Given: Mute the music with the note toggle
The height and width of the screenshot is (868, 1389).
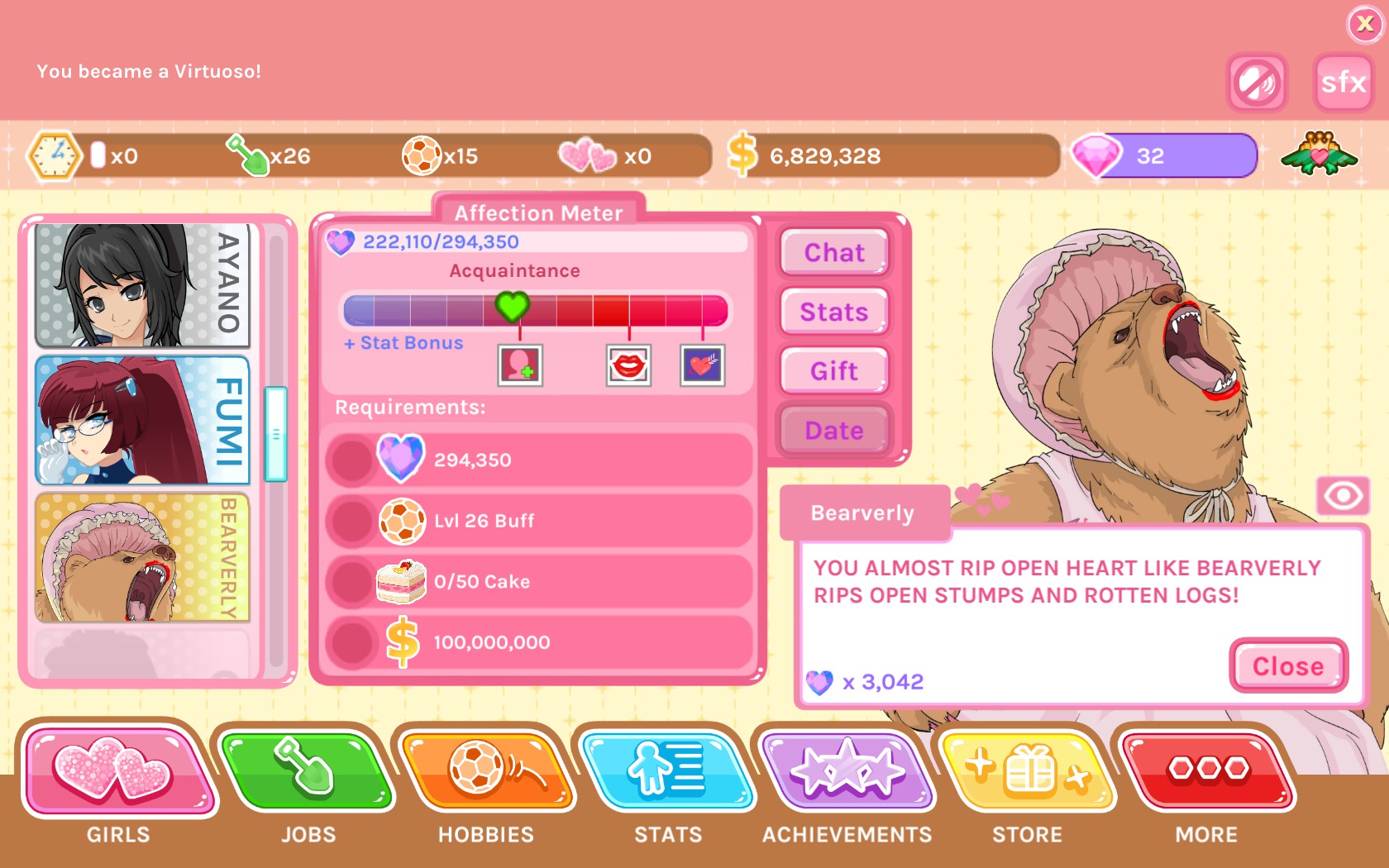Looking at the screenshot, I should click(1257, 83).
